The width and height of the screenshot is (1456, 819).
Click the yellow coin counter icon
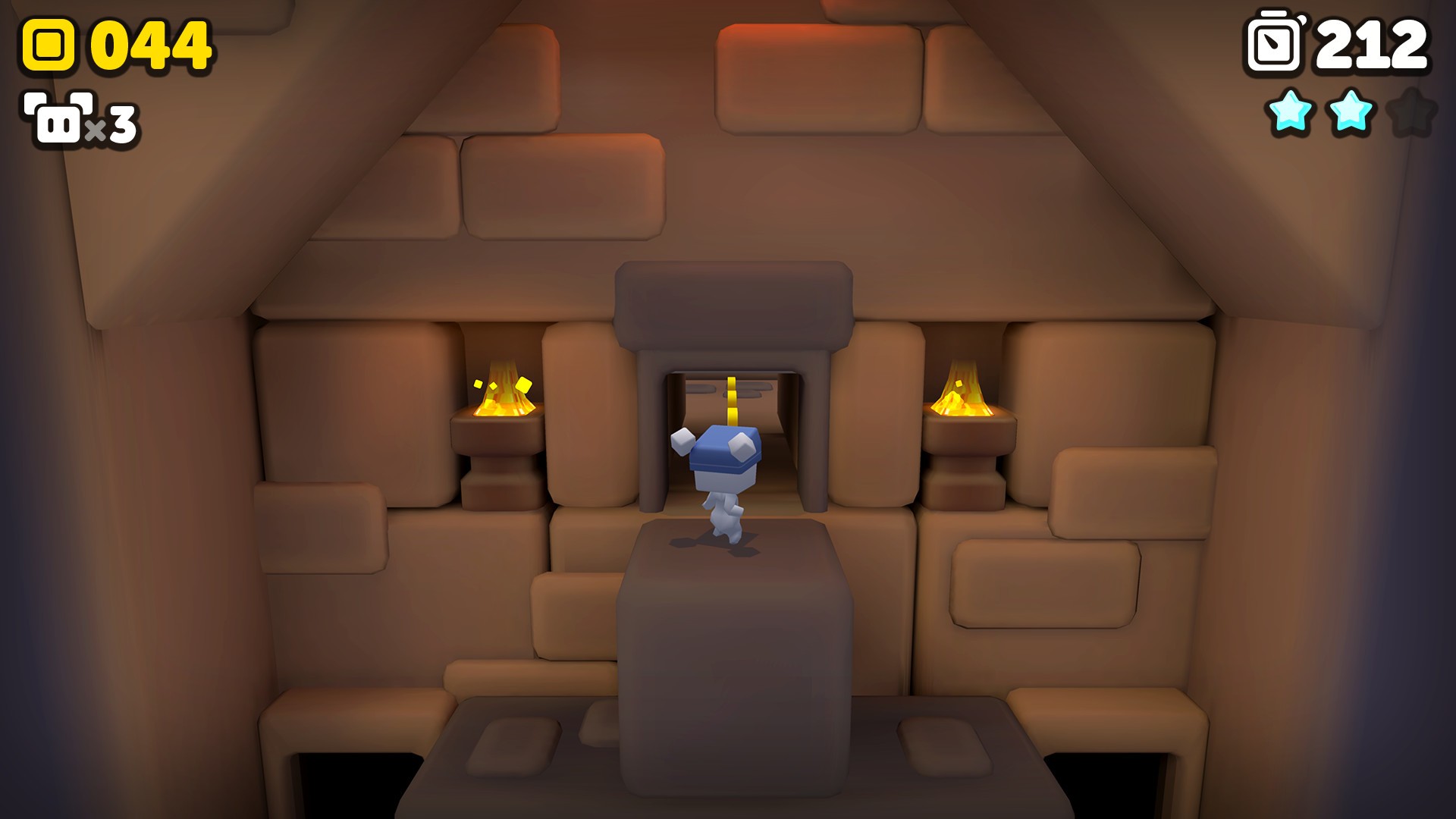click(x=47, y=43)
